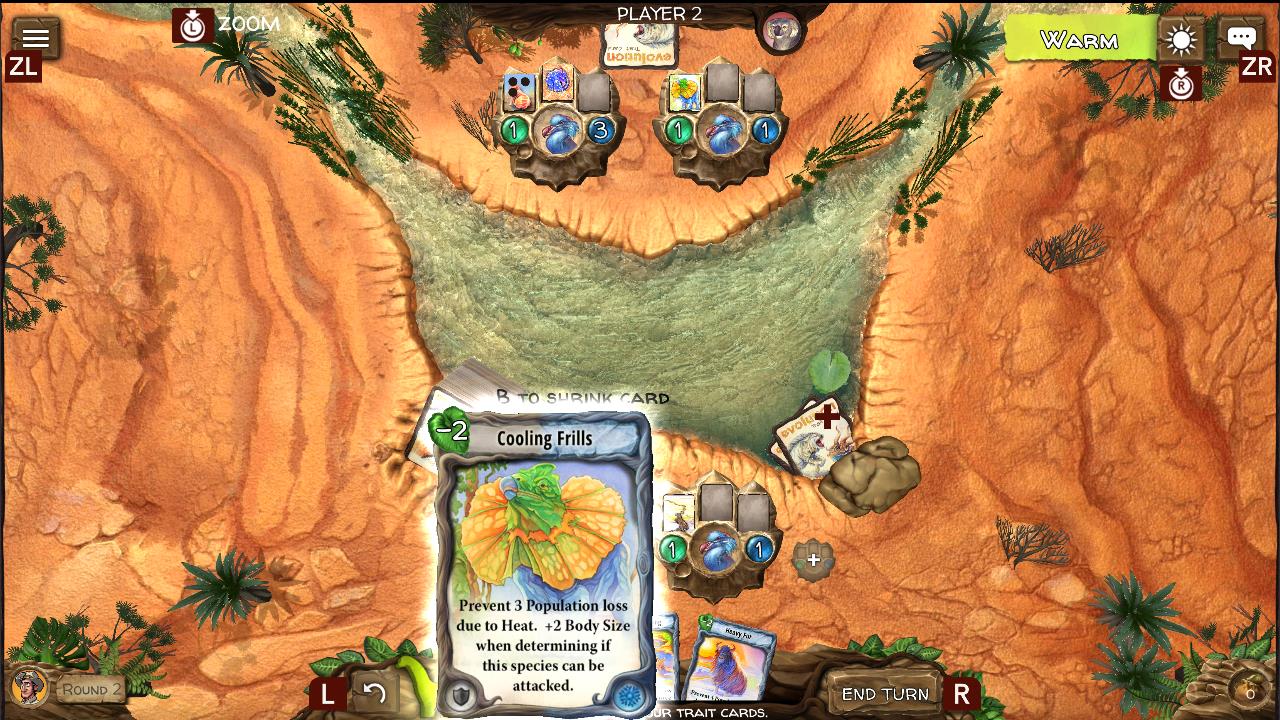Image resolution: width=1280 pixels, height=720 pixels.
Task: Click your explorer avatar next to Round 2
Action: click(27, 685)
